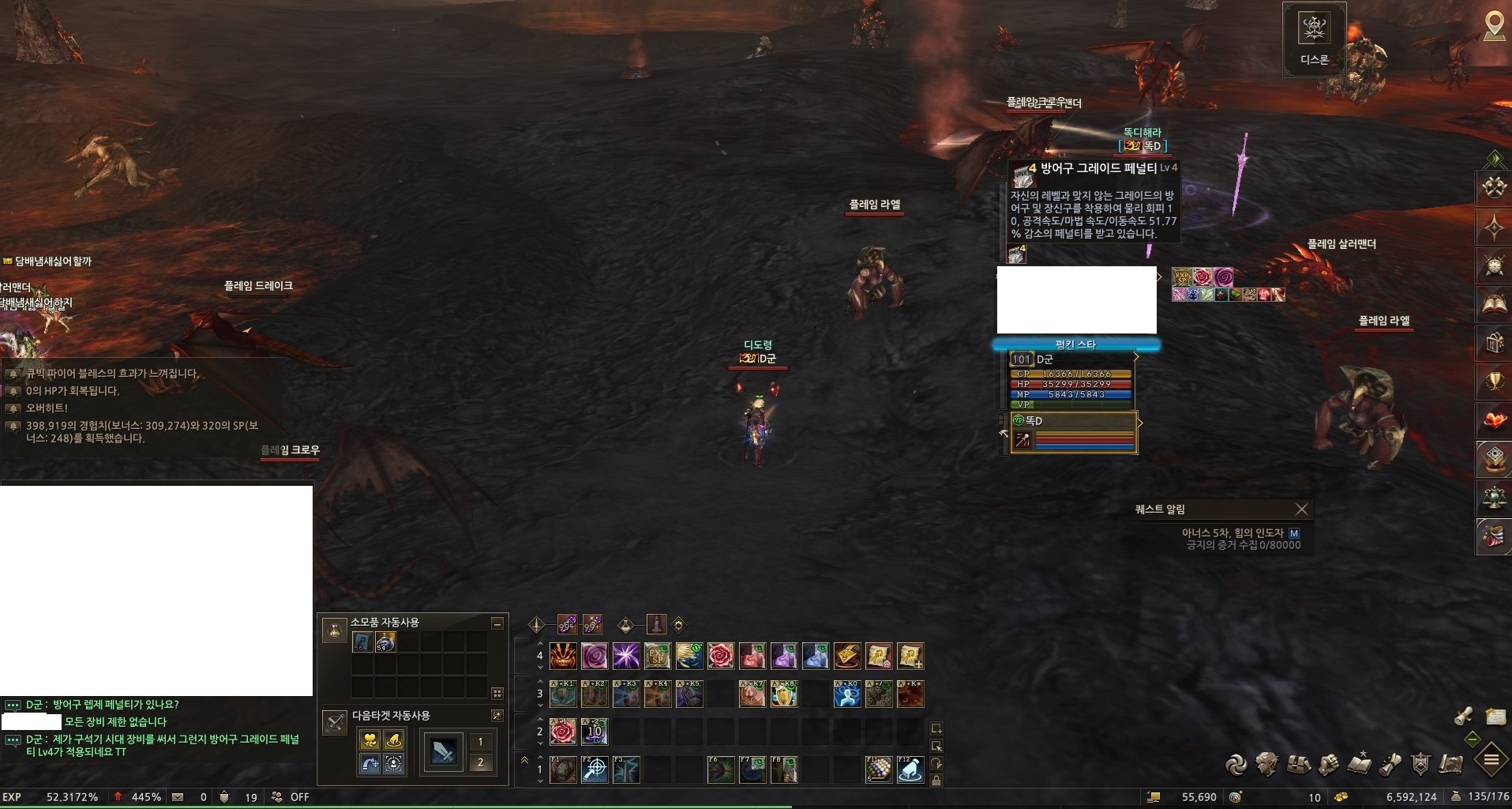Viewport: 1512px width, 809px height.
Task: Choose next-target preset number 2
Action: pos(480,762)
